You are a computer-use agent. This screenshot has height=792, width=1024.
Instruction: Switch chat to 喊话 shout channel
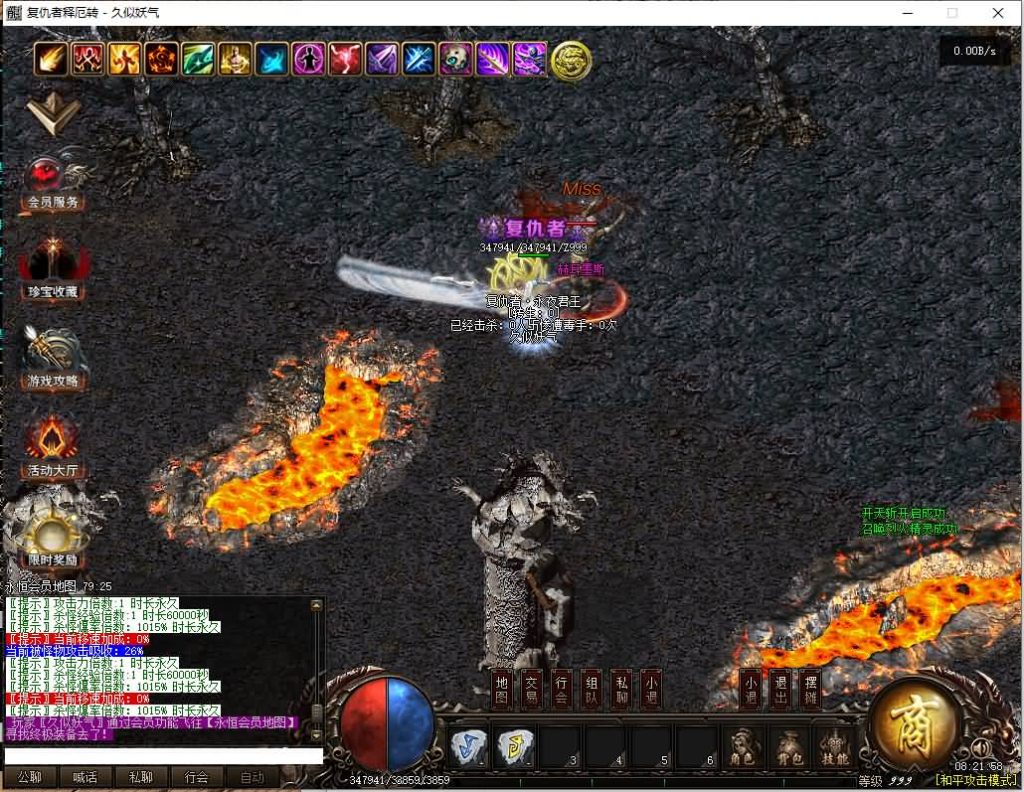(85, 777)
